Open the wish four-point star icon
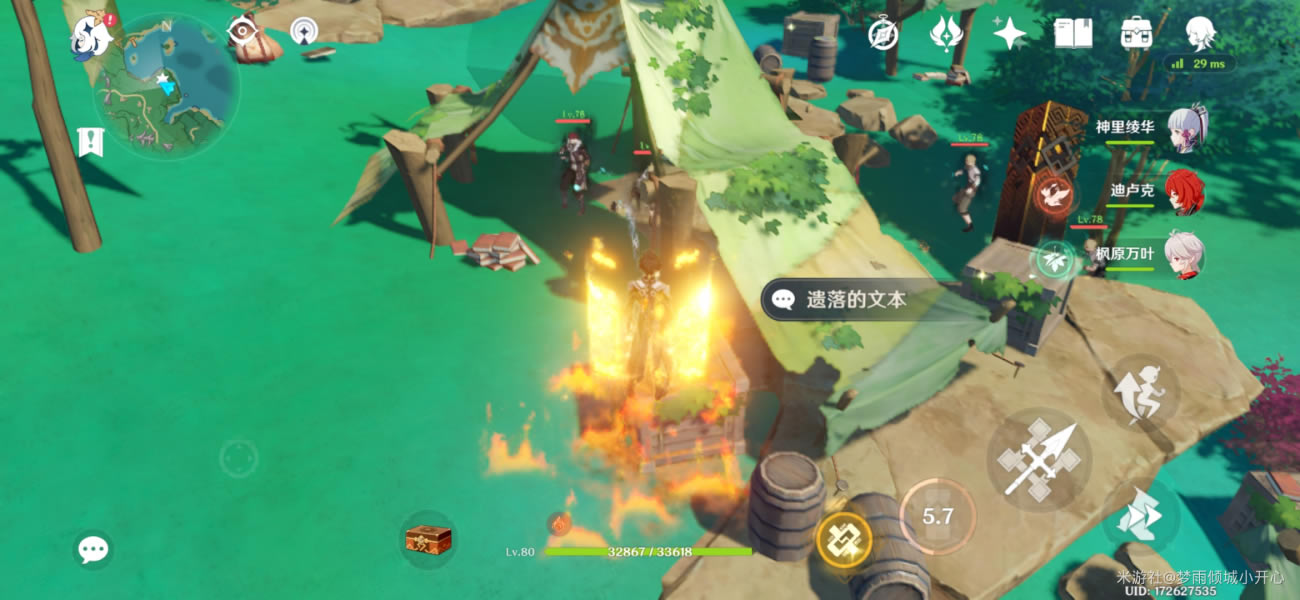 click(x=1009, y=34)
